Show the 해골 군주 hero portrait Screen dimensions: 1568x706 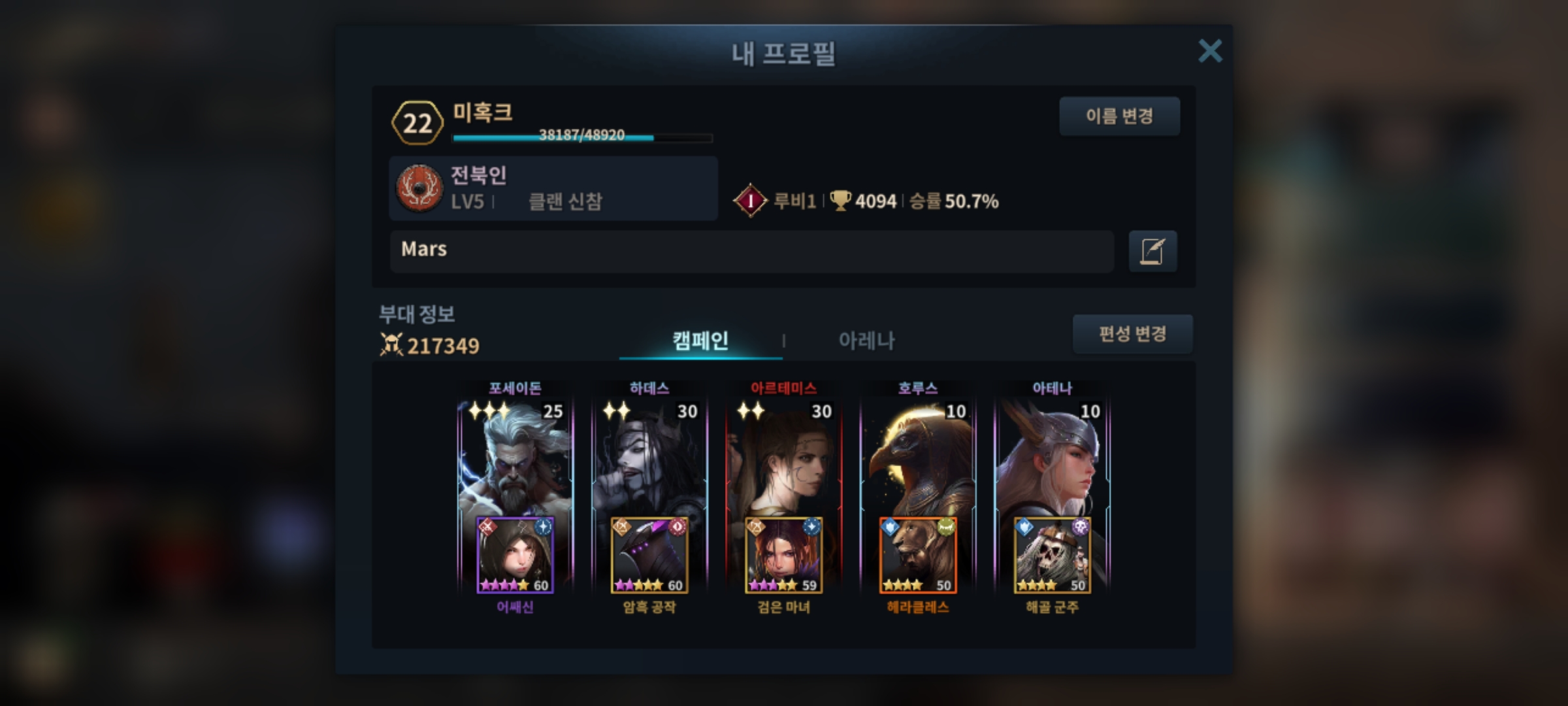pyautogui.click(x=1052, y=555)
